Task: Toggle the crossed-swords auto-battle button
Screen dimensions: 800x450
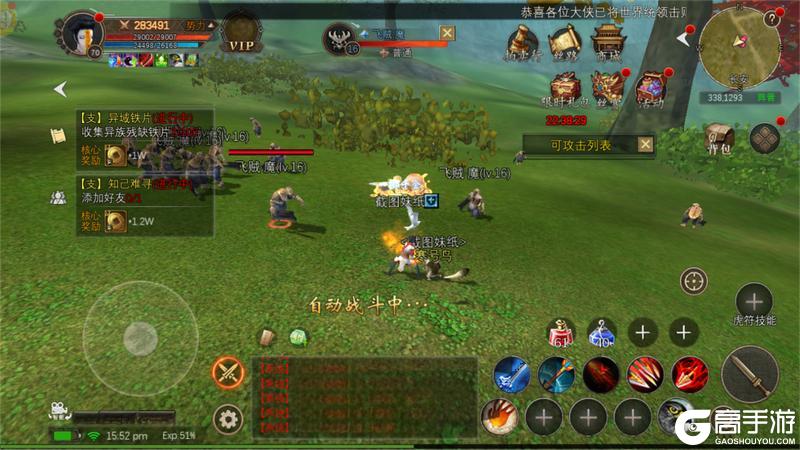Action: (229, 373)
